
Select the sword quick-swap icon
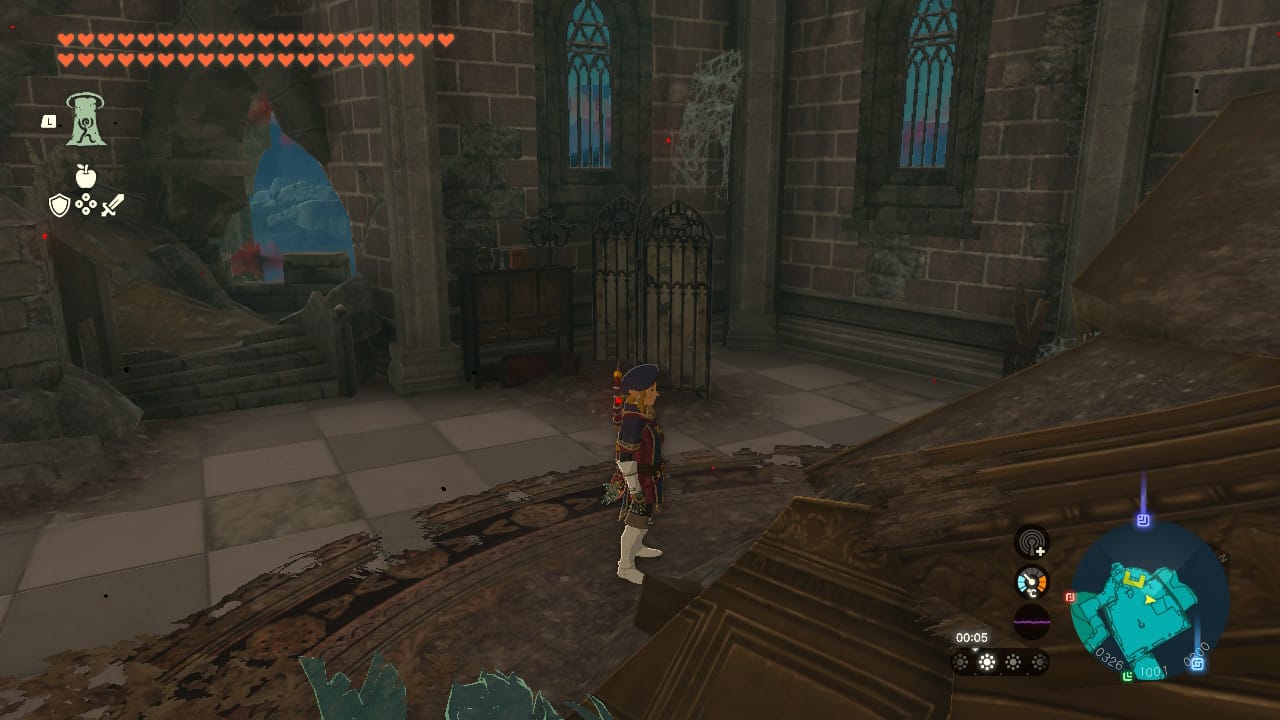pos(114,205)
